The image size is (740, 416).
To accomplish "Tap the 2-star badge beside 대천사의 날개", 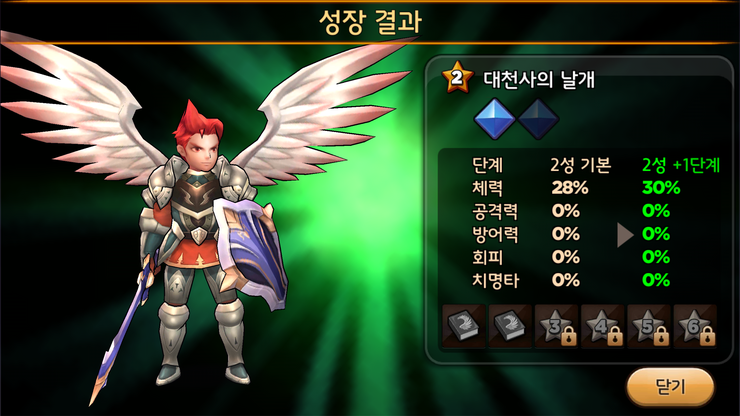I will pyautogui.click(x=457, y=76).
